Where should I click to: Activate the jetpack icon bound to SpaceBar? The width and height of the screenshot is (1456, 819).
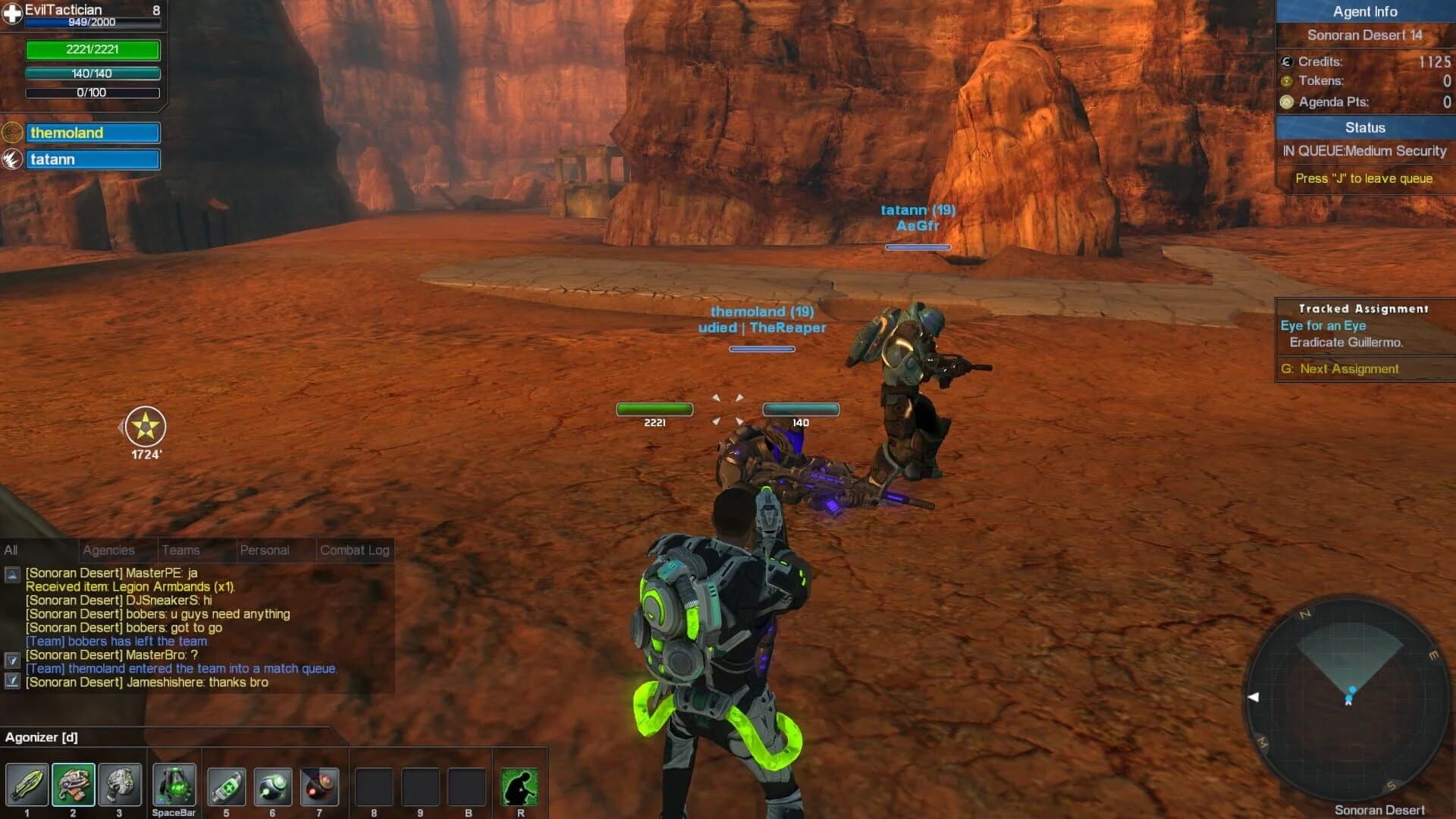pyautogui.click(x=173, y=785)
